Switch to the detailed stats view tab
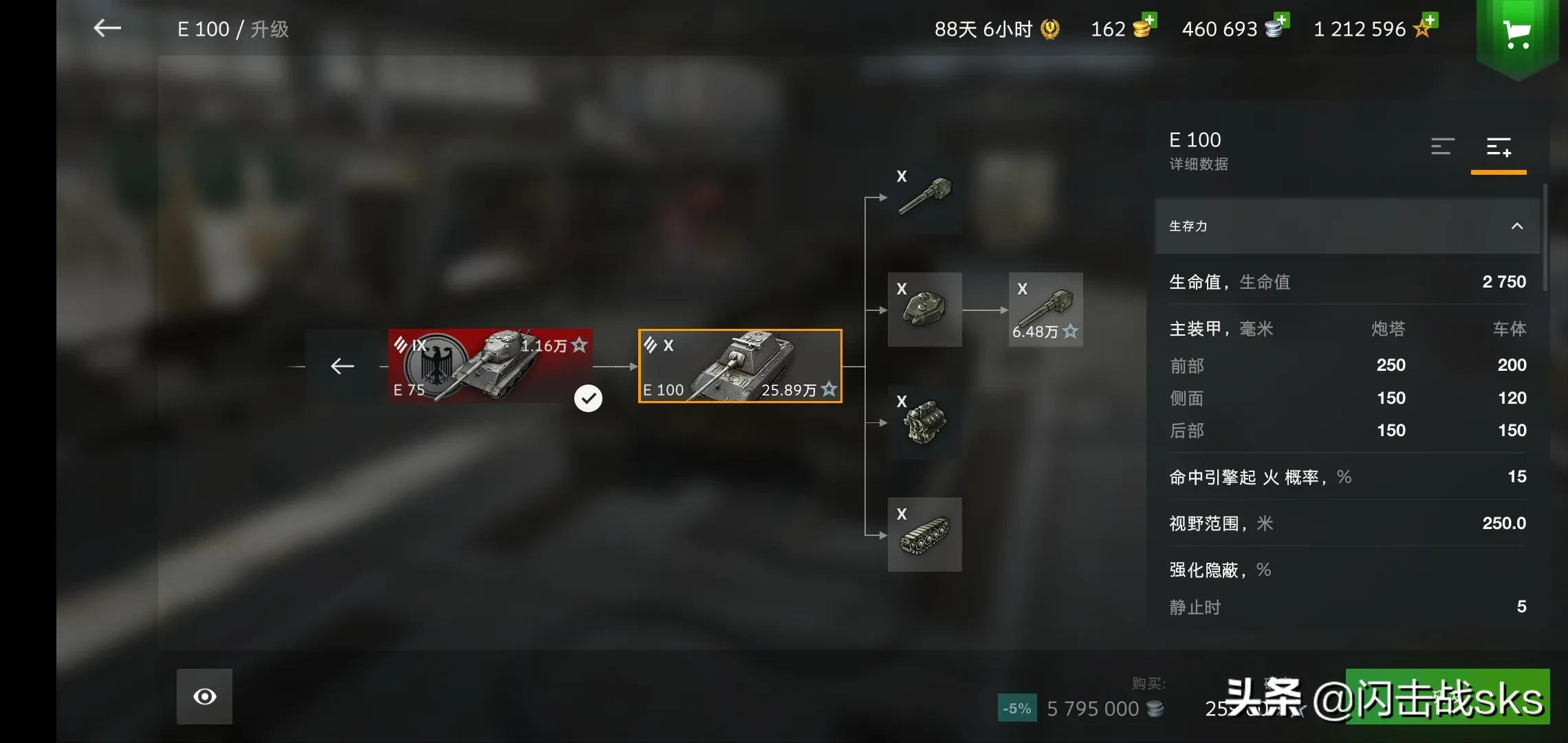This screenshot has height=743, width=1568. (x=1499, y=147)
